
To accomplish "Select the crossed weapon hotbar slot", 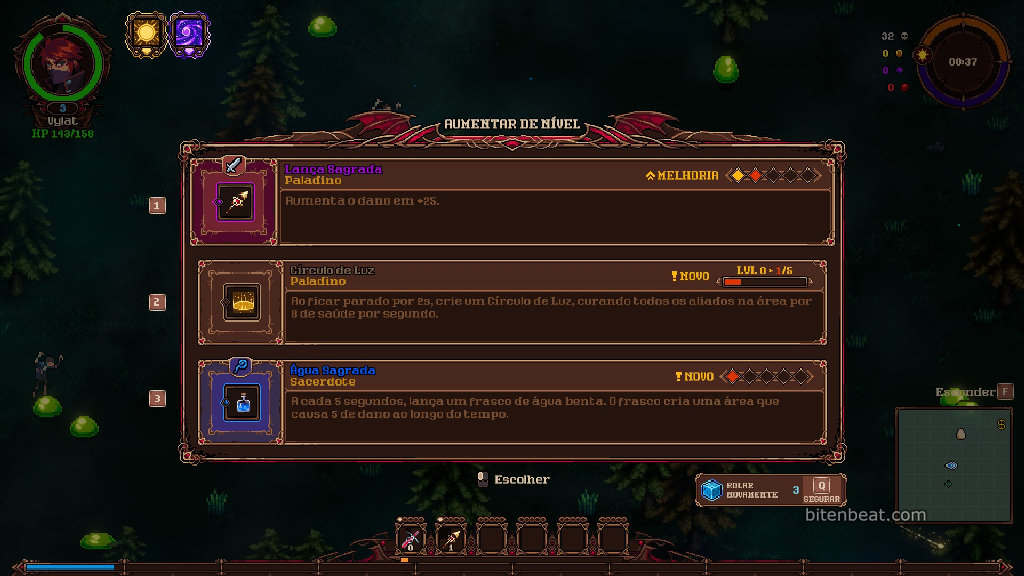I will pos(411,540).
